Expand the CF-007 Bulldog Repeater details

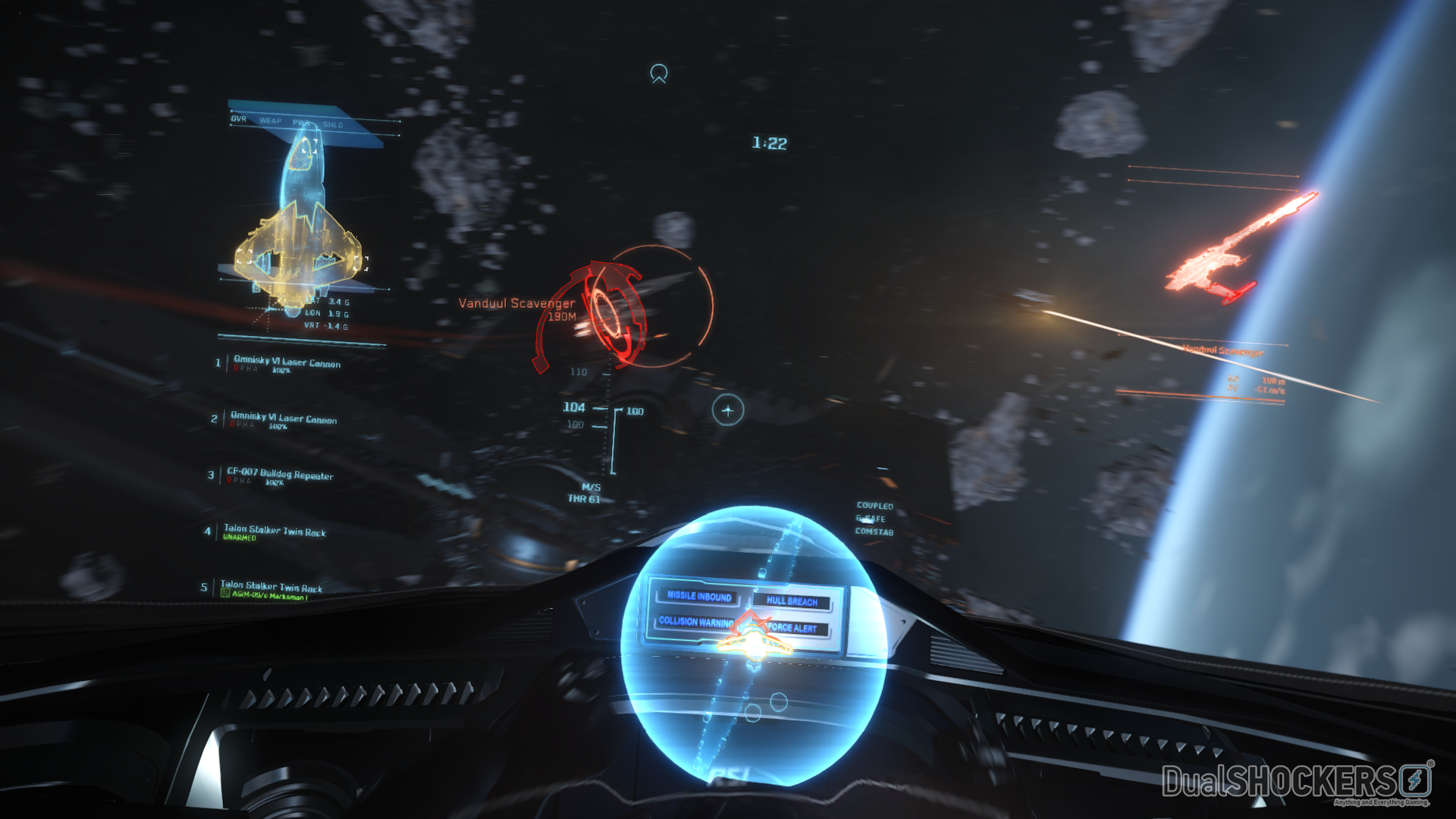click(281, 475)
